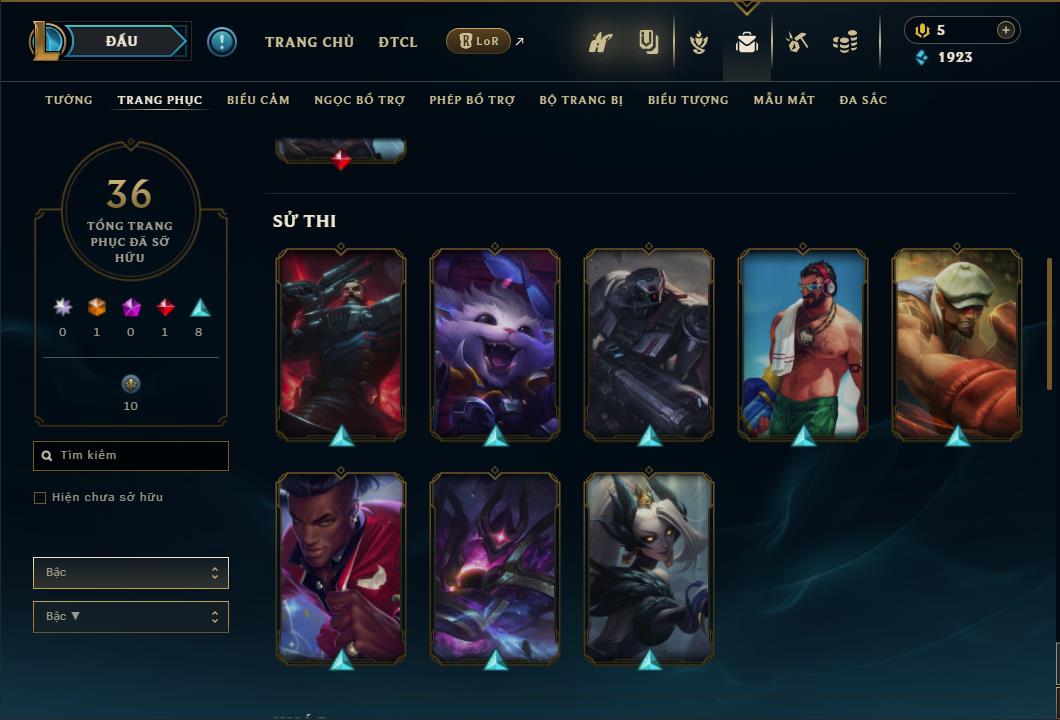
Task: Switch to the BIỂU CẢM tab
Action: tap(258, 100)
